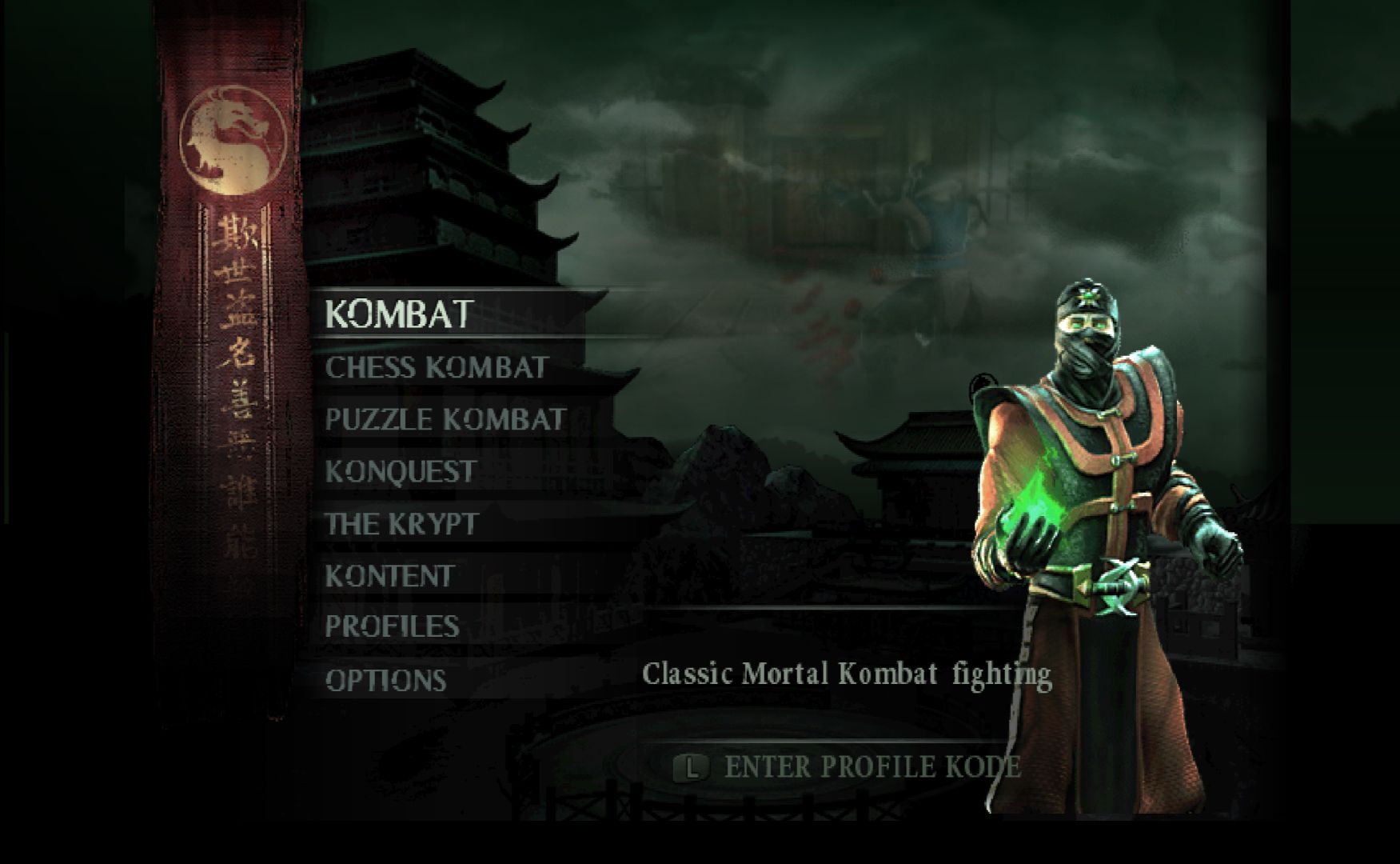The width and height of the screenshot is (1400, 864).
Task: Open the Options menu
Action: pyautogui.click(x=385, y=680)
